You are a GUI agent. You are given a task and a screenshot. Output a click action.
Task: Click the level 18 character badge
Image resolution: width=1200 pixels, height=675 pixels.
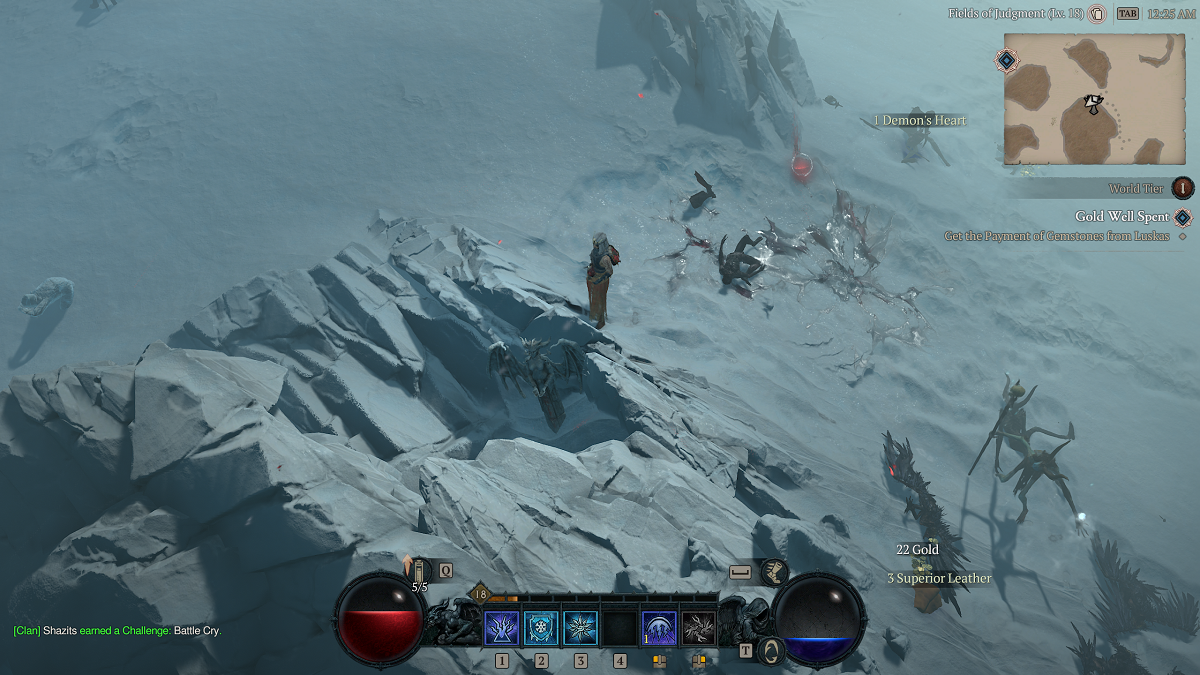pos(479,594)
